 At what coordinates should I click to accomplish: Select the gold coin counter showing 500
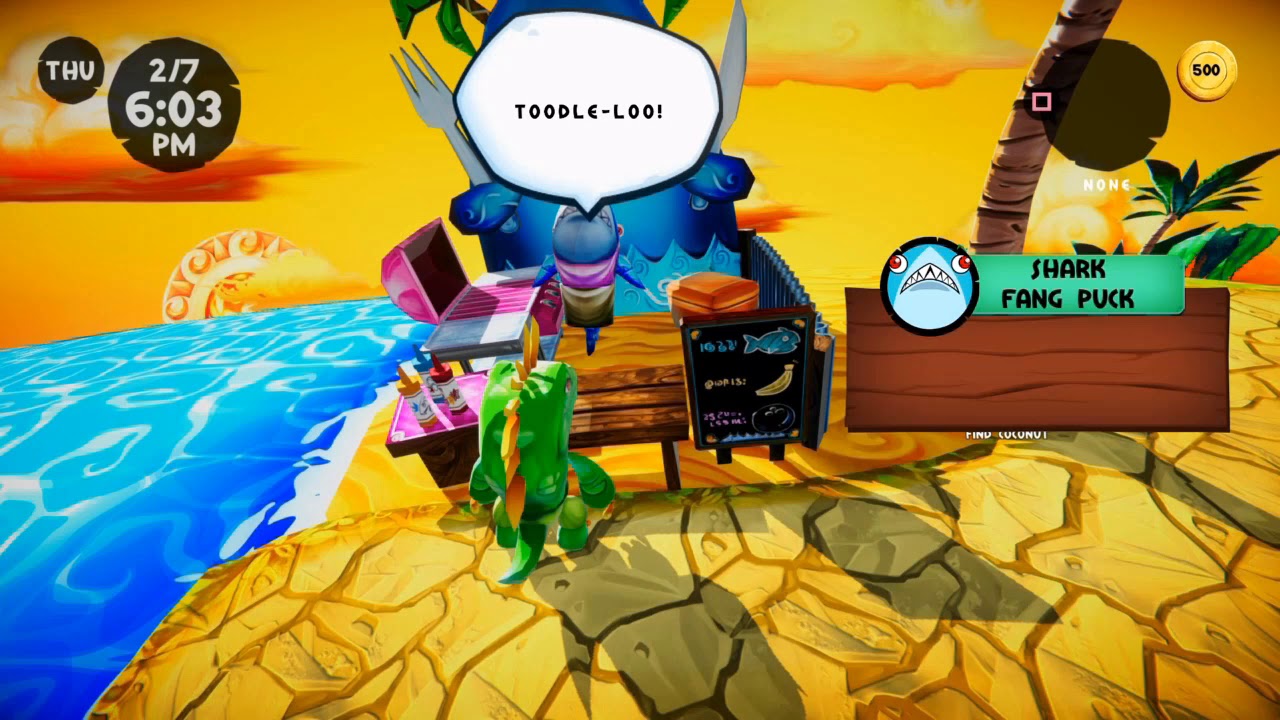point(1206,69)
